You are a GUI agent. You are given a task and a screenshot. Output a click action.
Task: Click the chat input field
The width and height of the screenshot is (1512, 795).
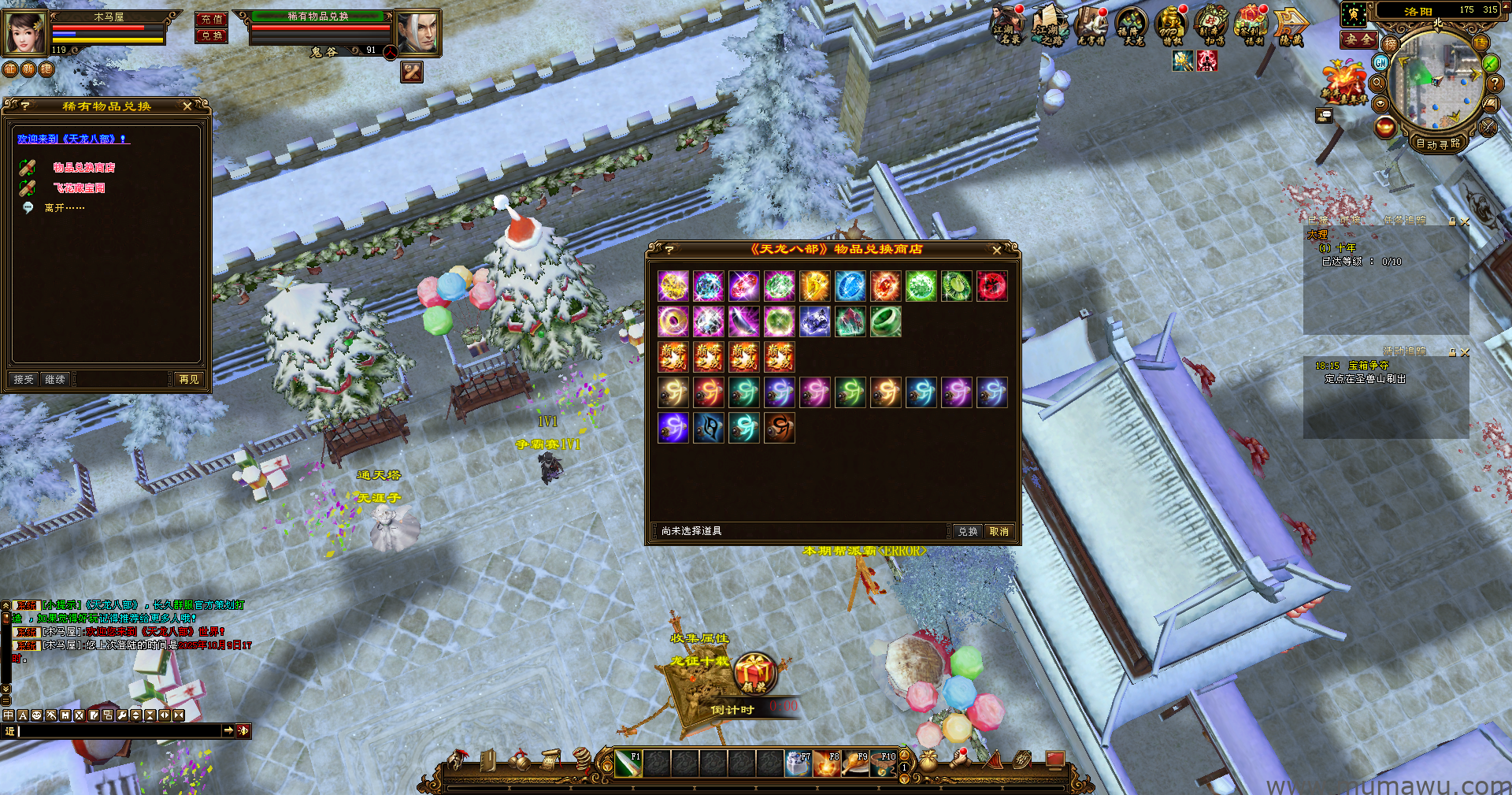click(x=118, y=731)
